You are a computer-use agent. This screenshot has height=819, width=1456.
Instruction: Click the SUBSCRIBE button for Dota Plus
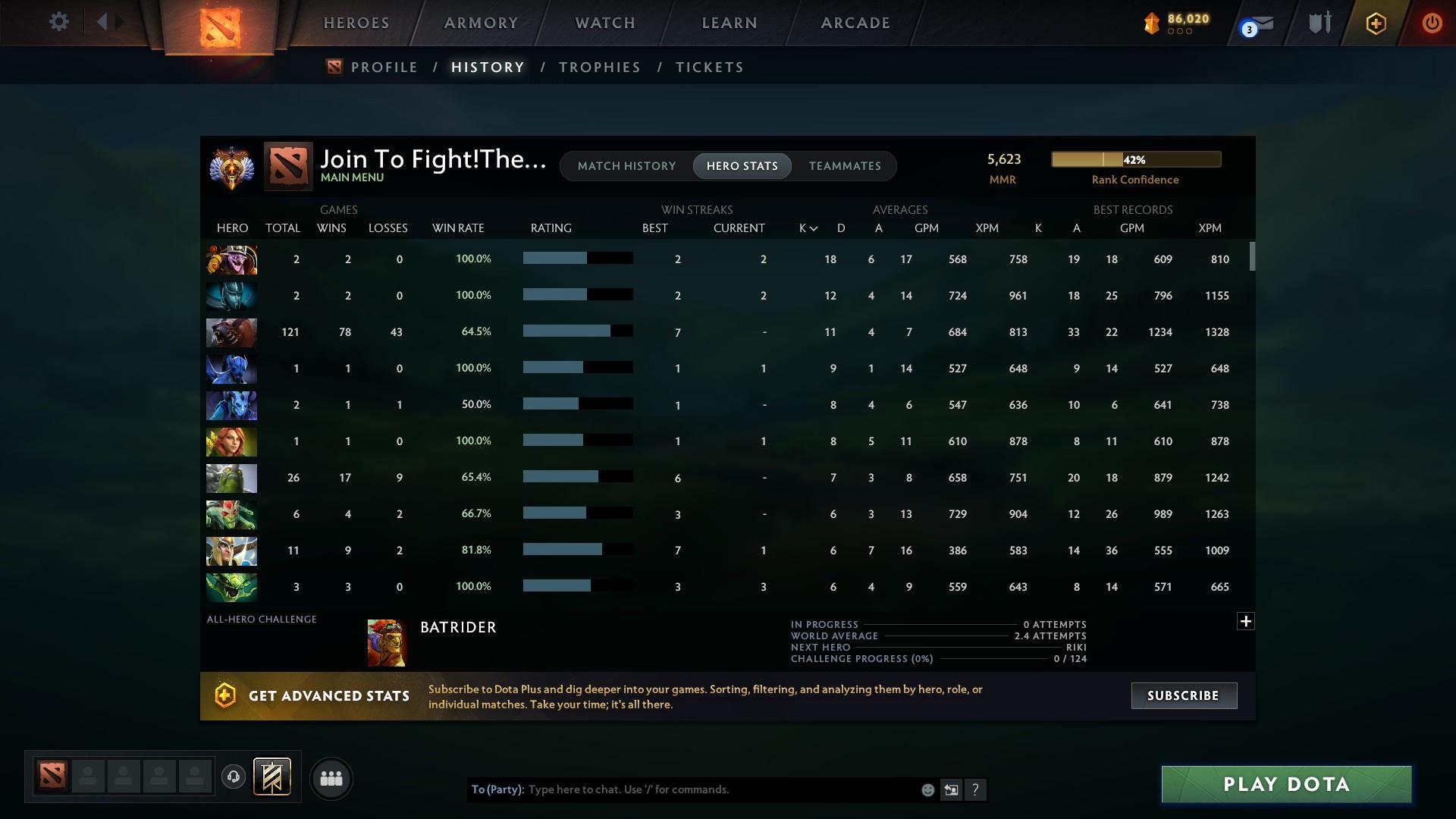pos(1183,695)
